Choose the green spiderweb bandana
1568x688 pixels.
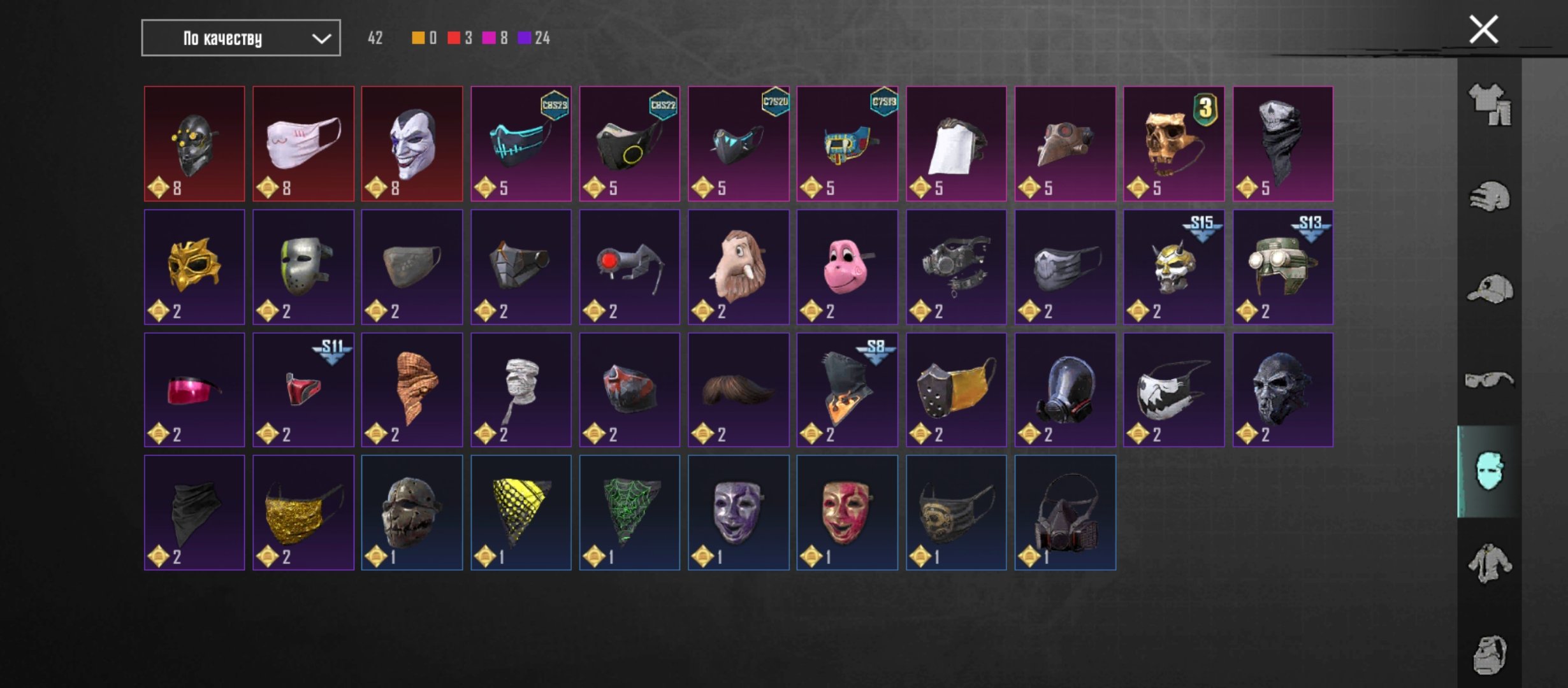pyautogui.click(x=630, y=513)
